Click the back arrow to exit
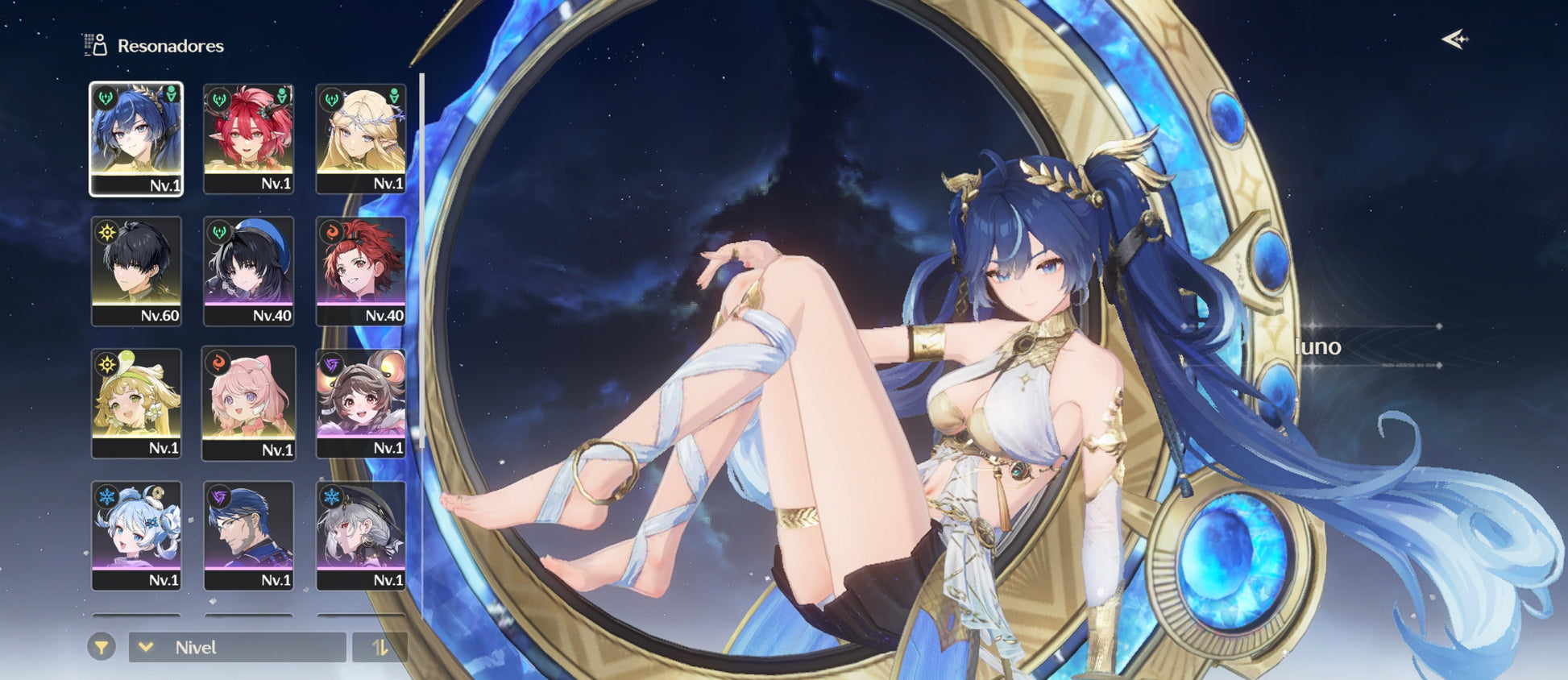This screenshot has width=1568, height=680. coord(1454,39)
